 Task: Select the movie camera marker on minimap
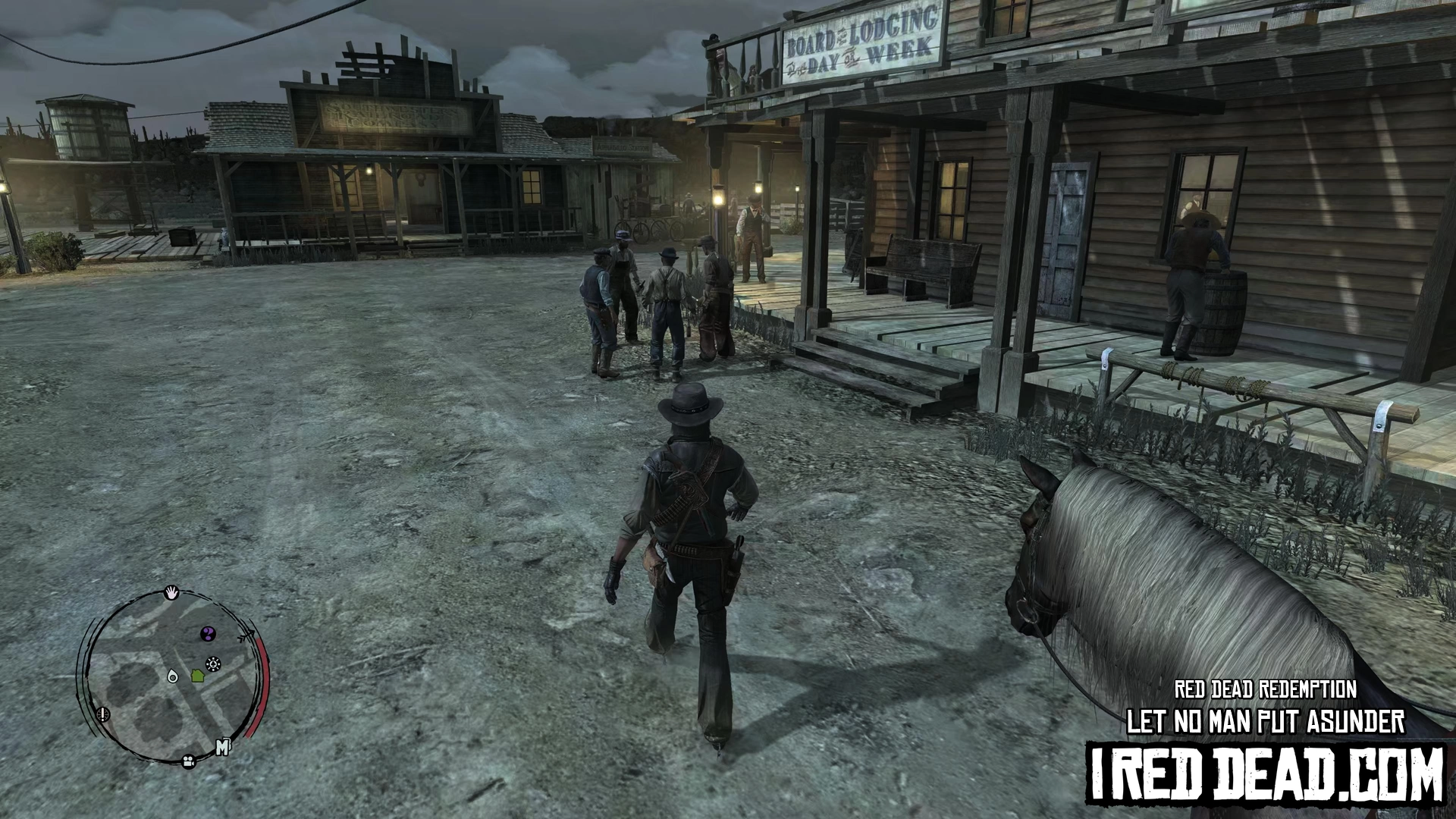point(188,761)
